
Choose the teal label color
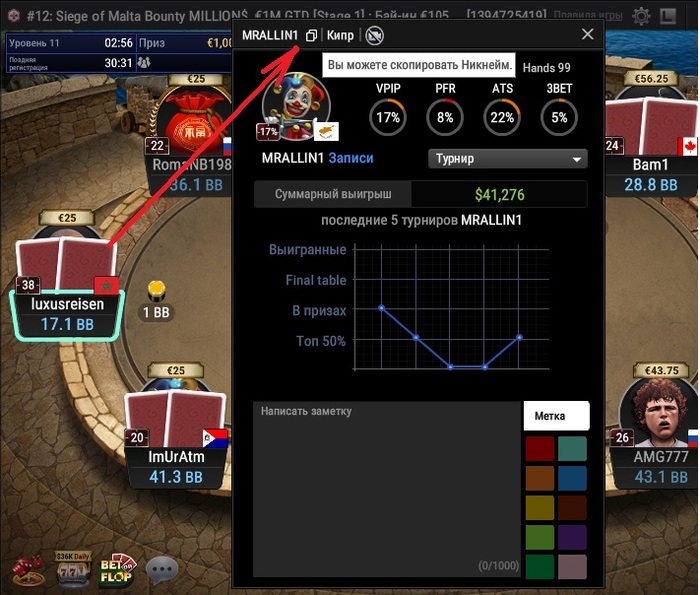pos(572,448)
